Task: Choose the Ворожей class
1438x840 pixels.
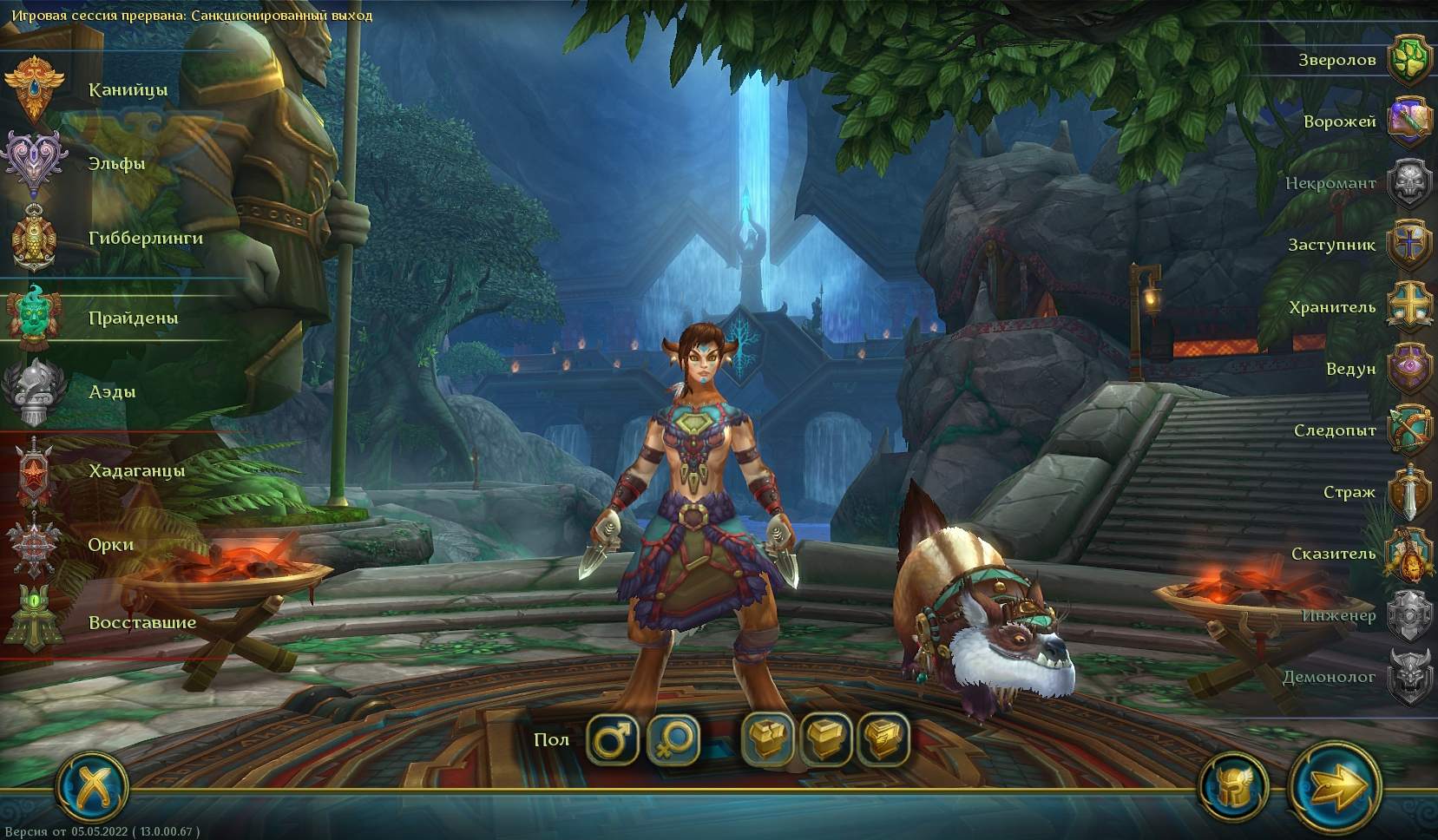Action: [1408, 121]
